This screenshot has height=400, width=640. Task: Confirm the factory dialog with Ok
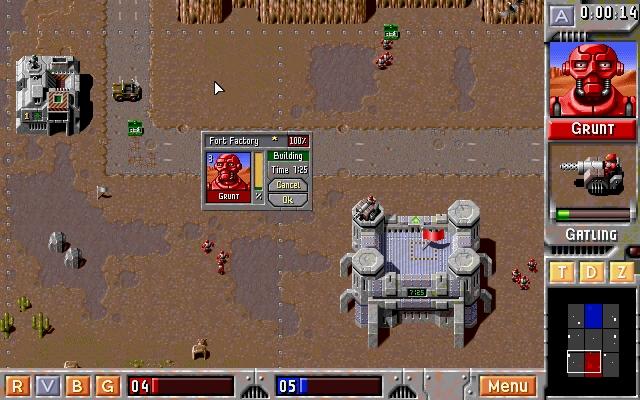click(287, 199)
